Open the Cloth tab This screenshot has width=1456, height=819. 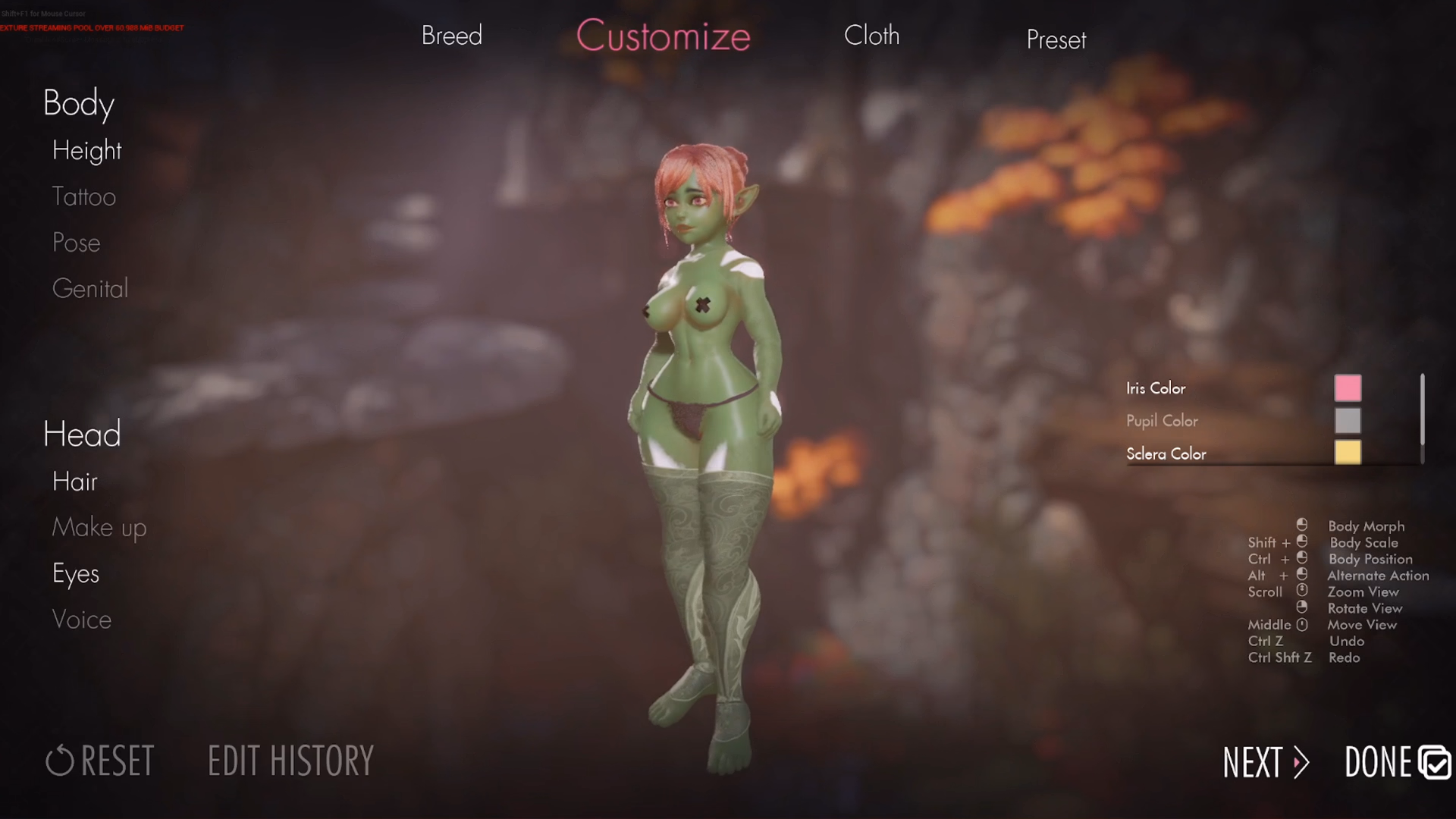871,36
